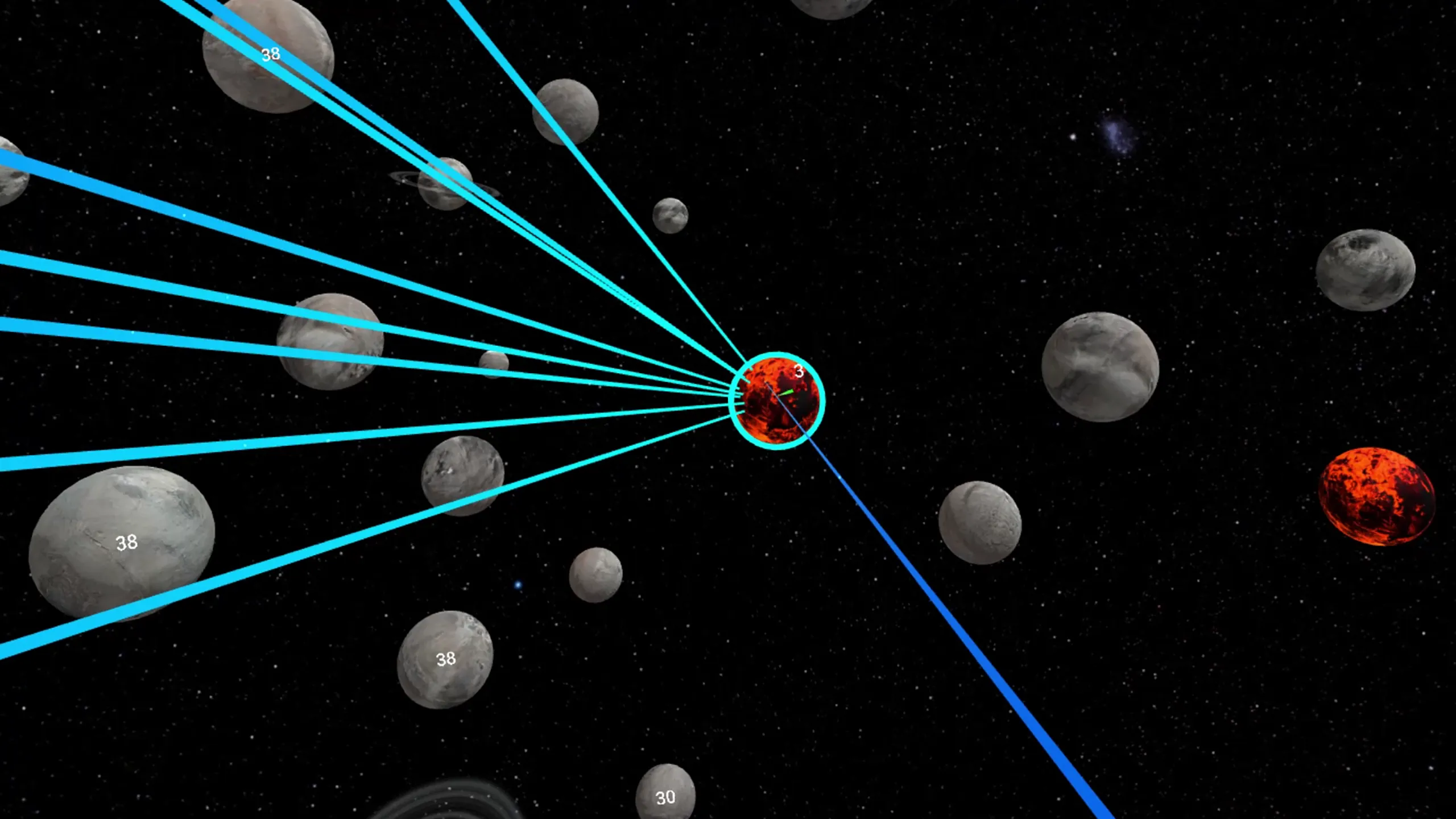Select the unmarked red lava planet
Screen dimensions: 1456x819
[x=1376, y=496]
